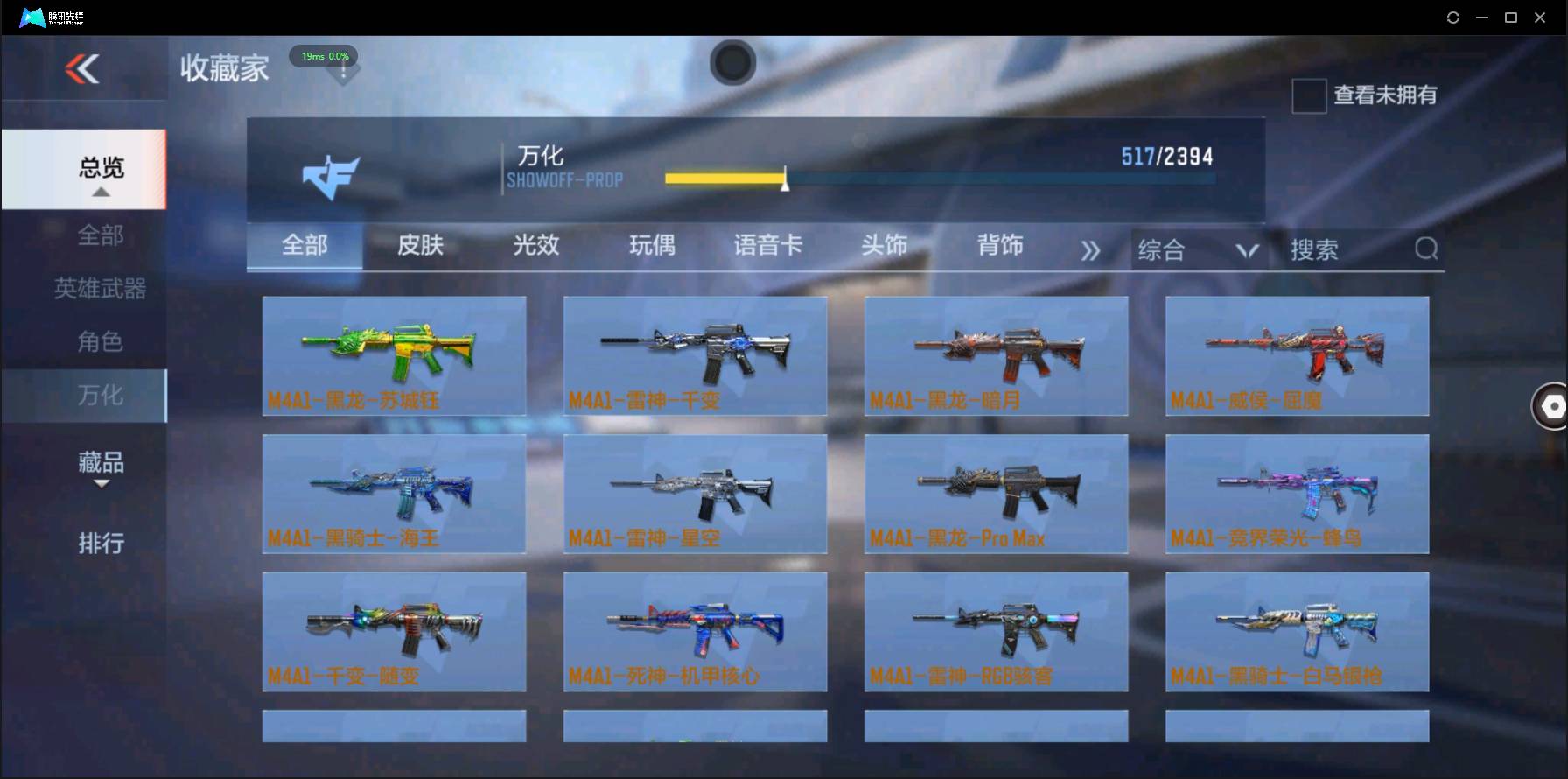
Task: Open the 排行 ranking page
Action: [x=101, y=544]
